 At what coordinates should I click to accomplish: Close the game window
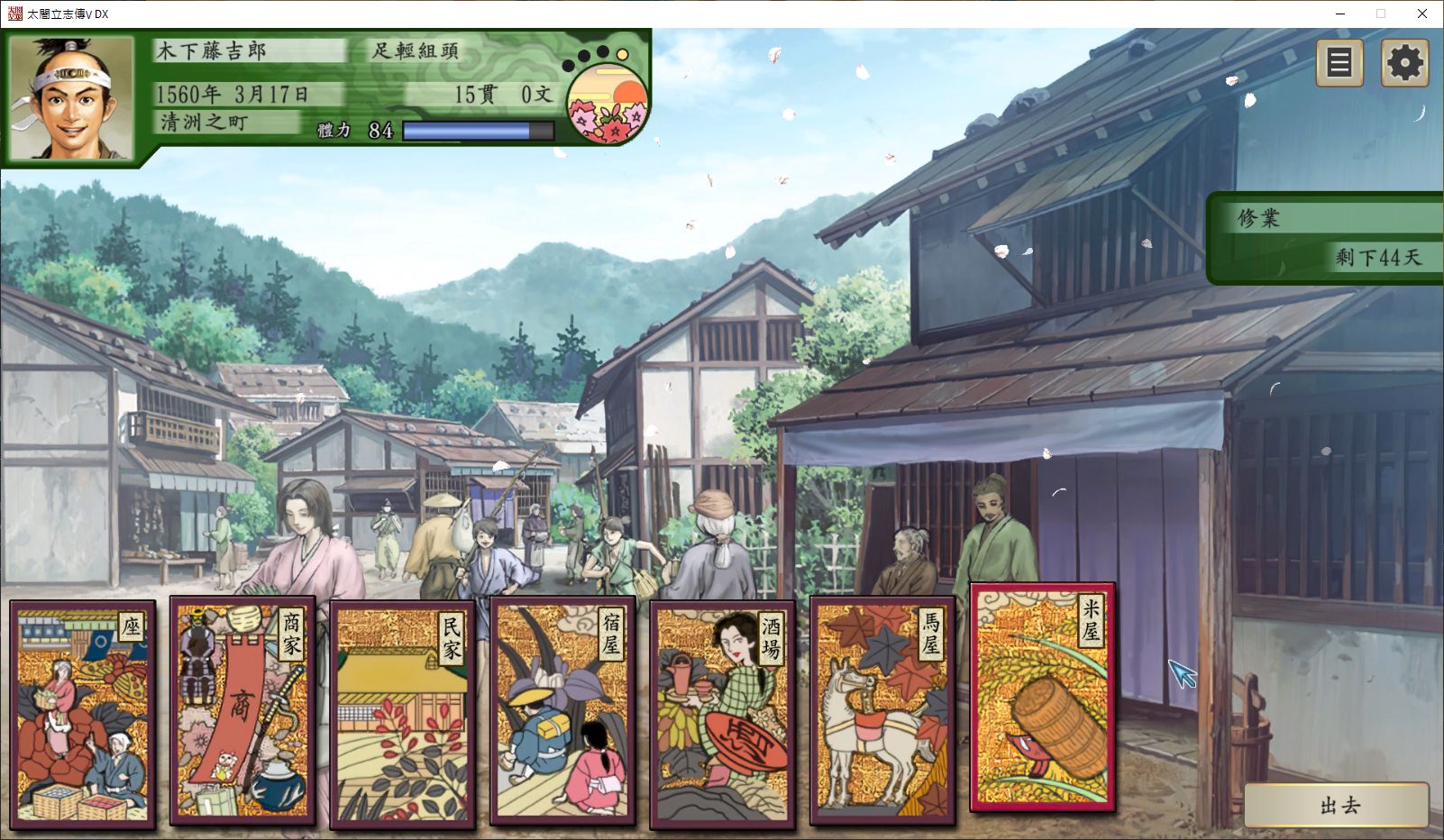pyautogui.click(x=1422, y=14)
